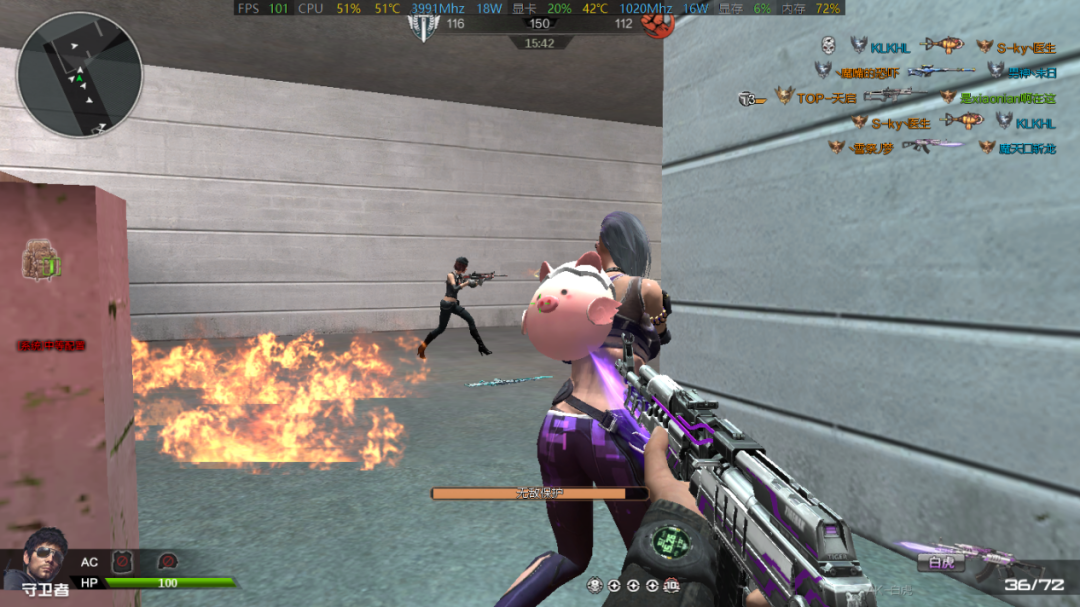Click the body armor vest icon
The width and height of the screenshot is (1080, 607).
click(122, 562)
